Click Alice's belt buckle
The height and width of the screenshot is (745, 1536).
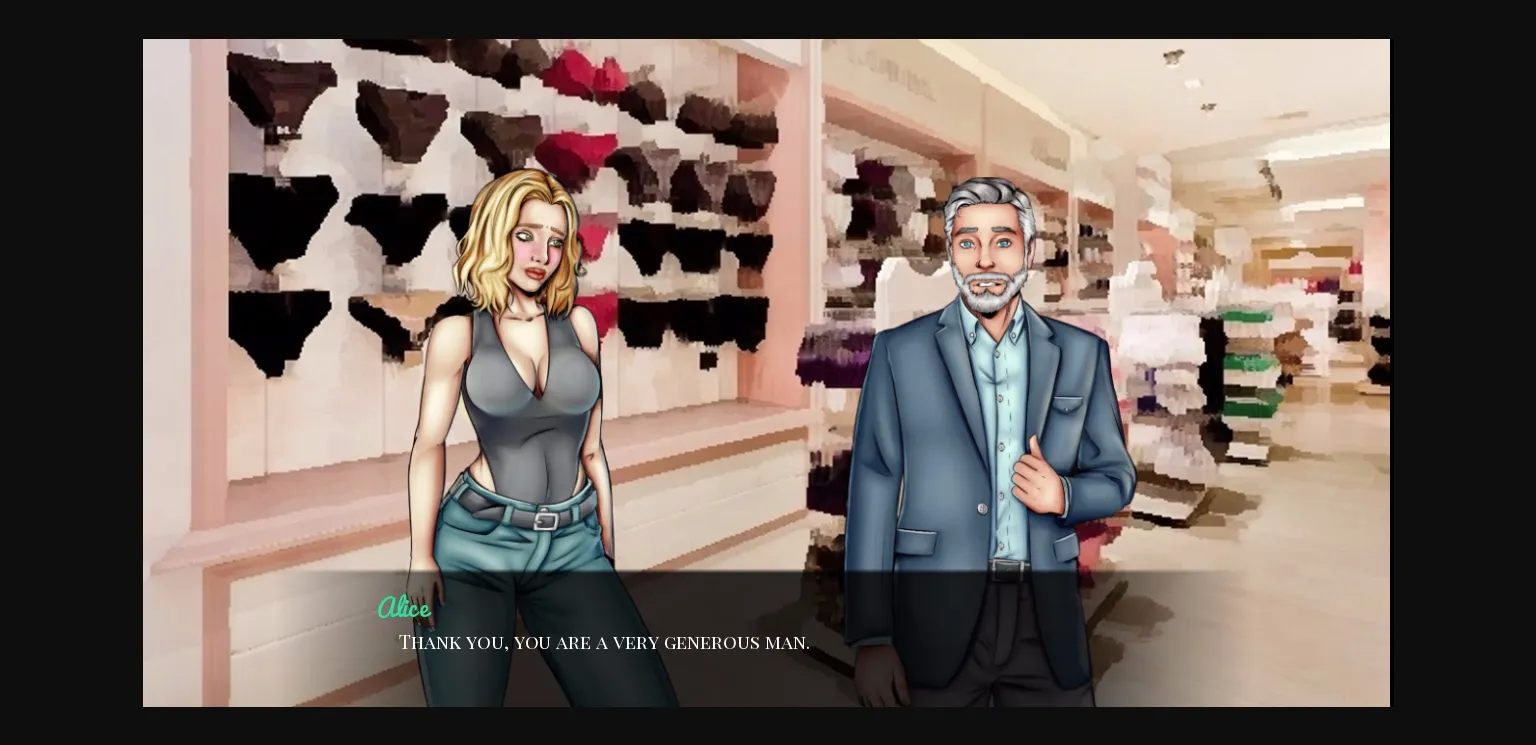click(543, 520)
